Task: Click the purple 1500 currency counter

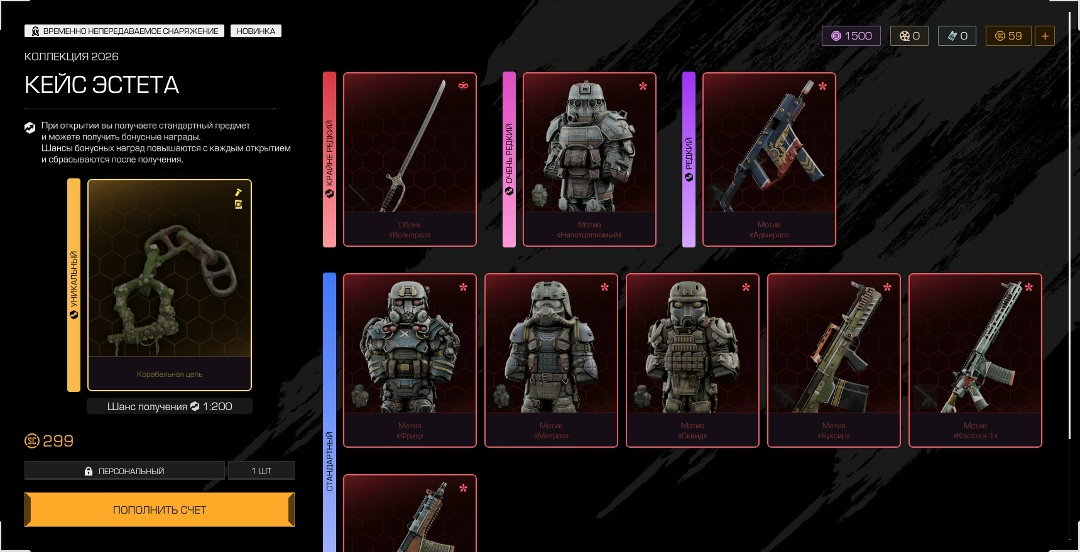Action: [x=851, y=36]
